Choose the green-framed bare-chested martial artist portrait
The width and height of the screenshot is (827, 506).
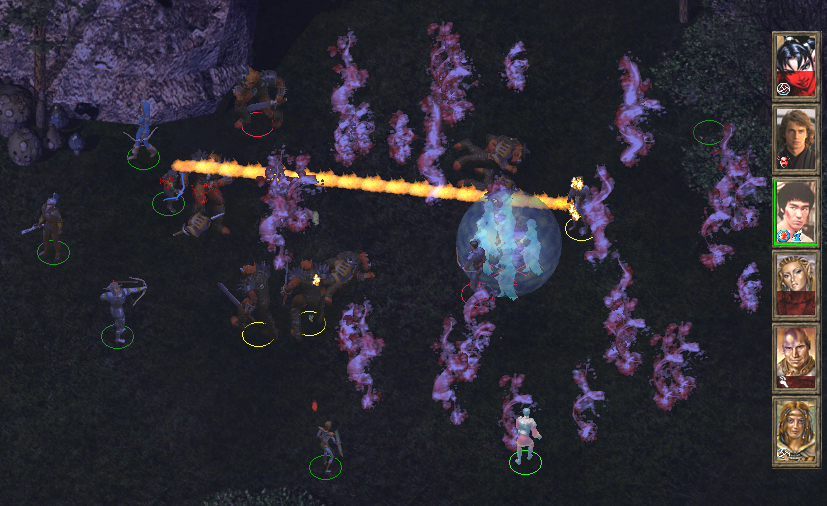point(796,212)
